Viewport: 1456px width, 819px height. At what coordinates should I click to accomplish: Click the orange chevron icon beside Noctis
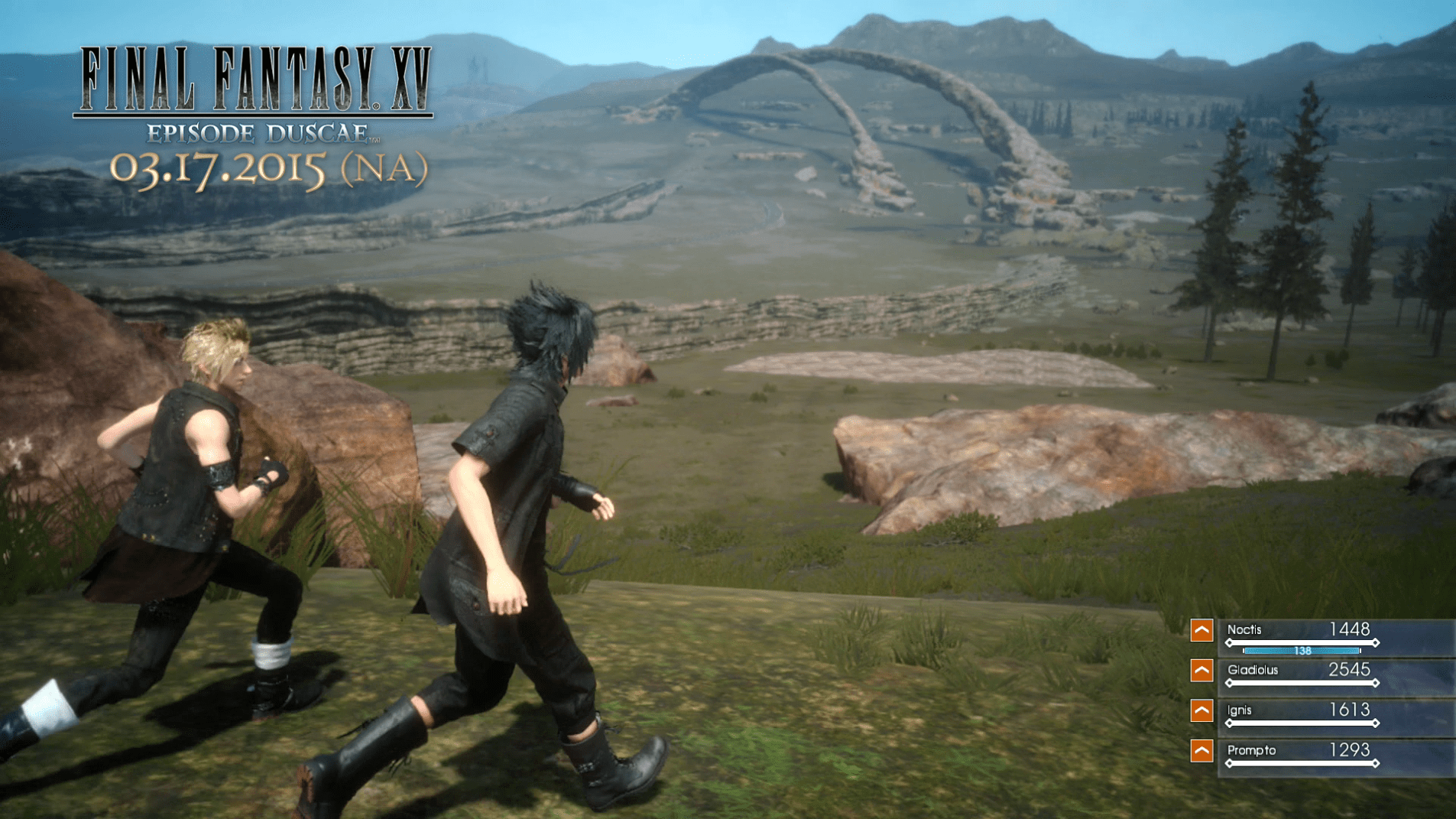(x=1201, y=630)
